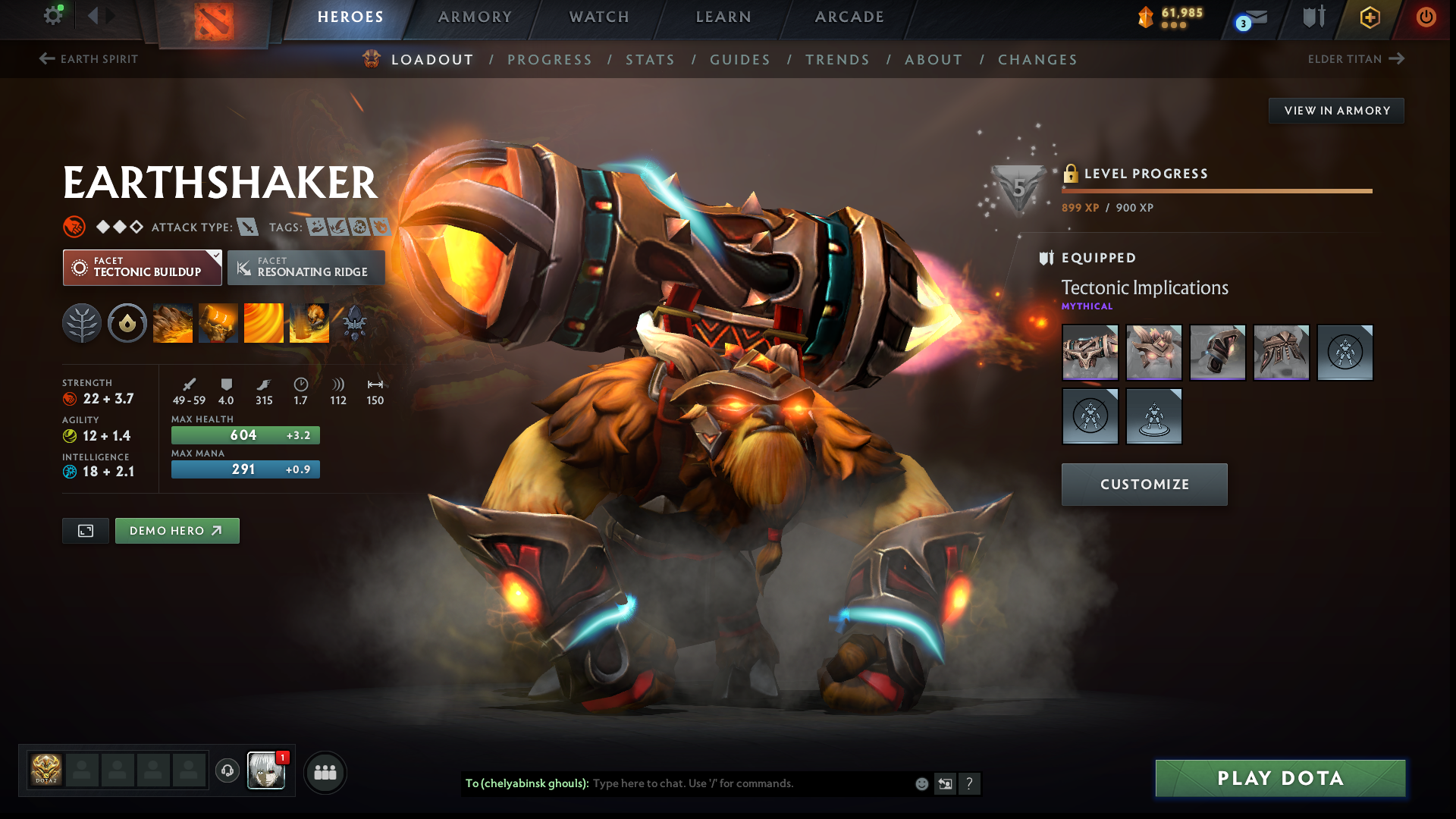Show the hero Stats section

[x=650, y=60]
